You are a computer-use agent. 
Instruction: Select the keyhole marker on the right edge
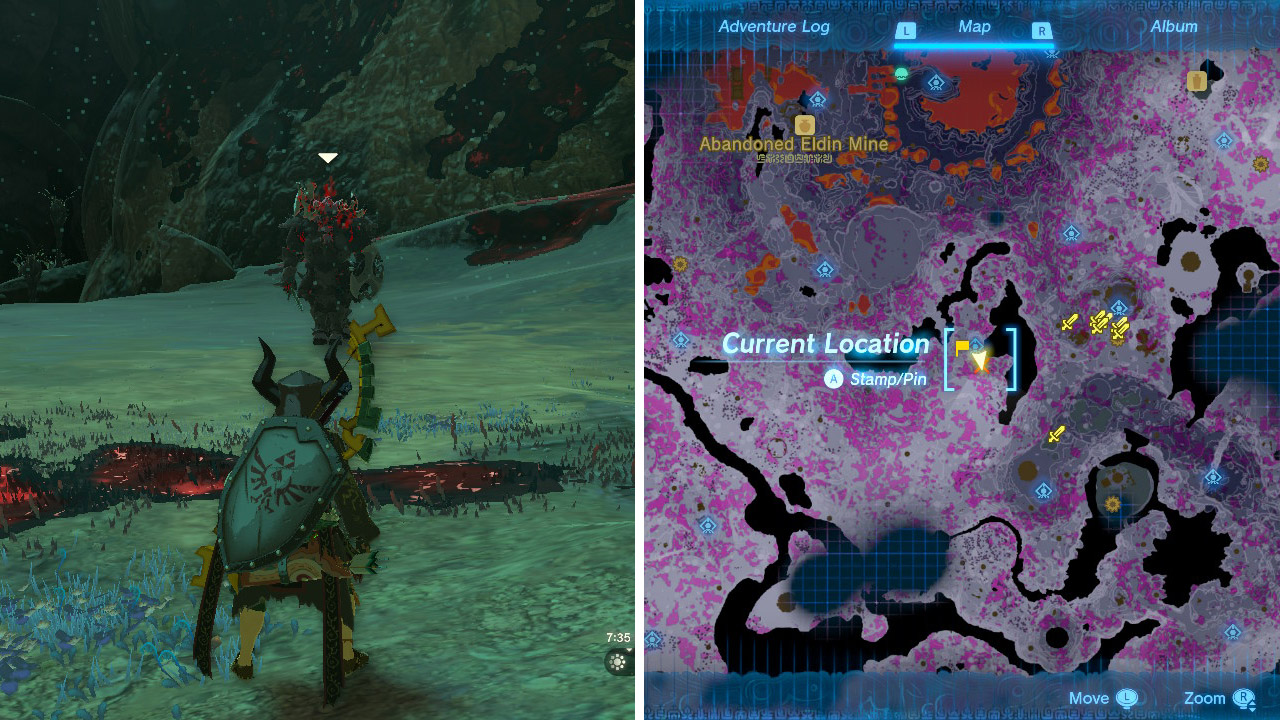(x=1247, y=277)
